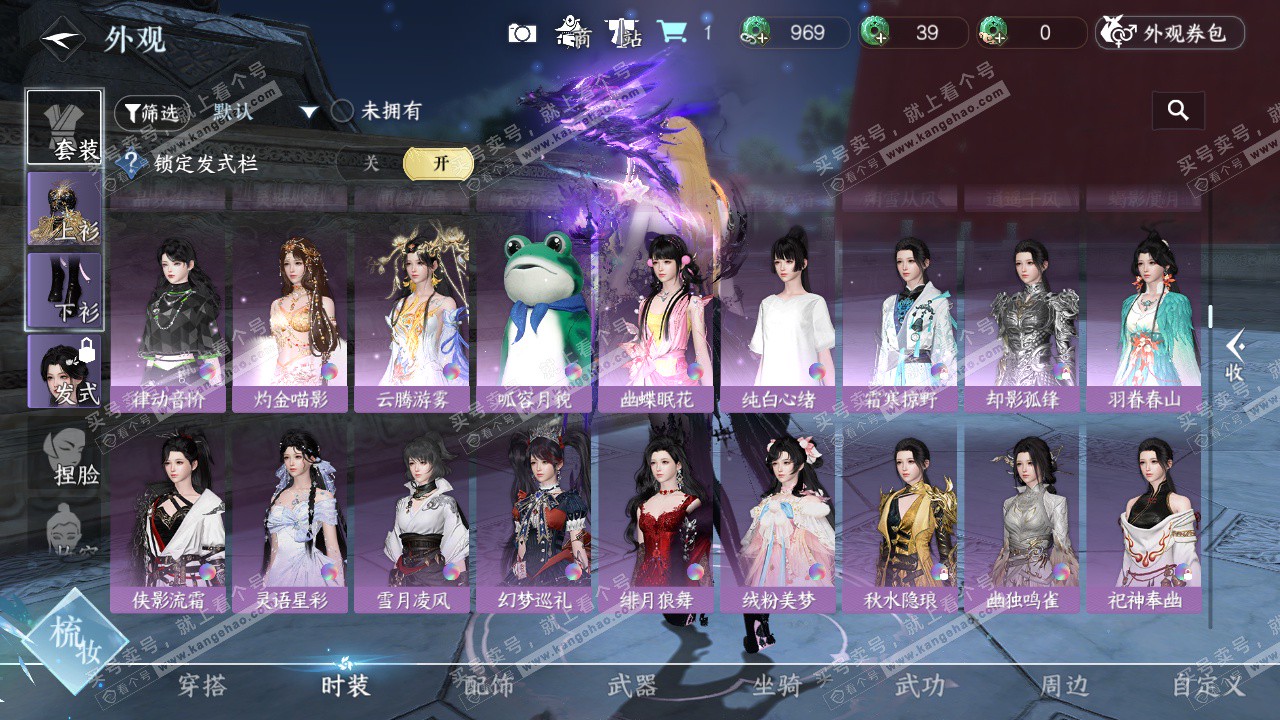Open the 外观券包 voucher pack

coord(1170,33)
